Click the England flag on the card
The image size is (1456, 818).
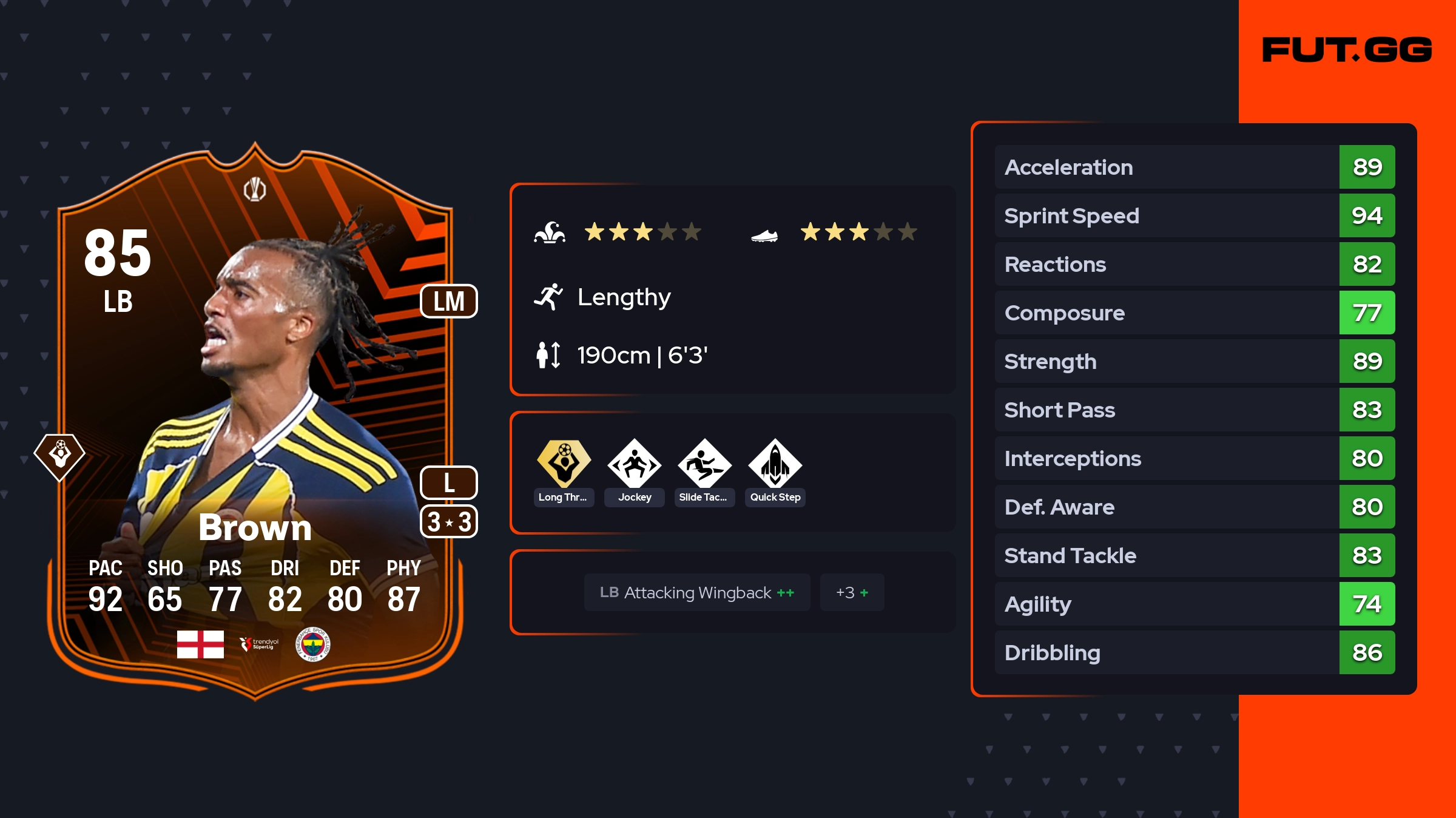pos(200,644)
